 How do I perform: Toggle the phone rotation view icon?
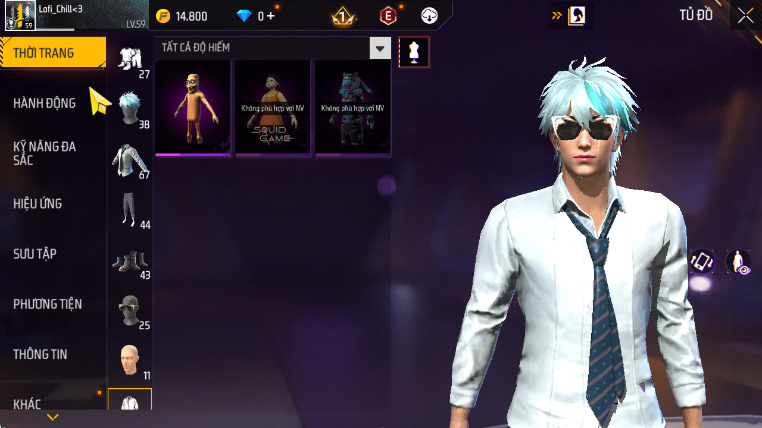pyautogui.click(x=702, y=261)
